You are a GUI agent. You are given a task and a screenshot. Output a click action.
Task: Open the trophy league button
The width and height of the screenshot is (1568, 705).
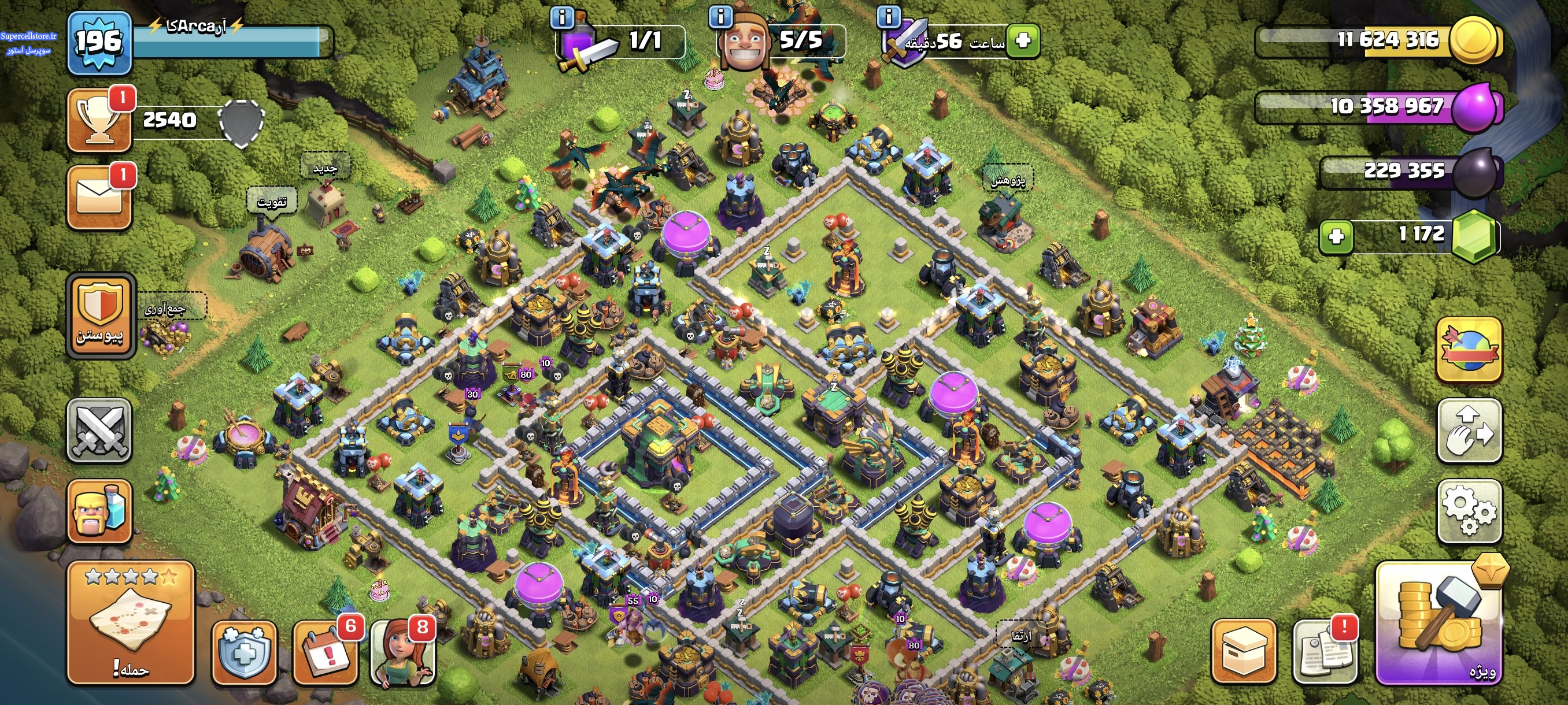[99, 120]
